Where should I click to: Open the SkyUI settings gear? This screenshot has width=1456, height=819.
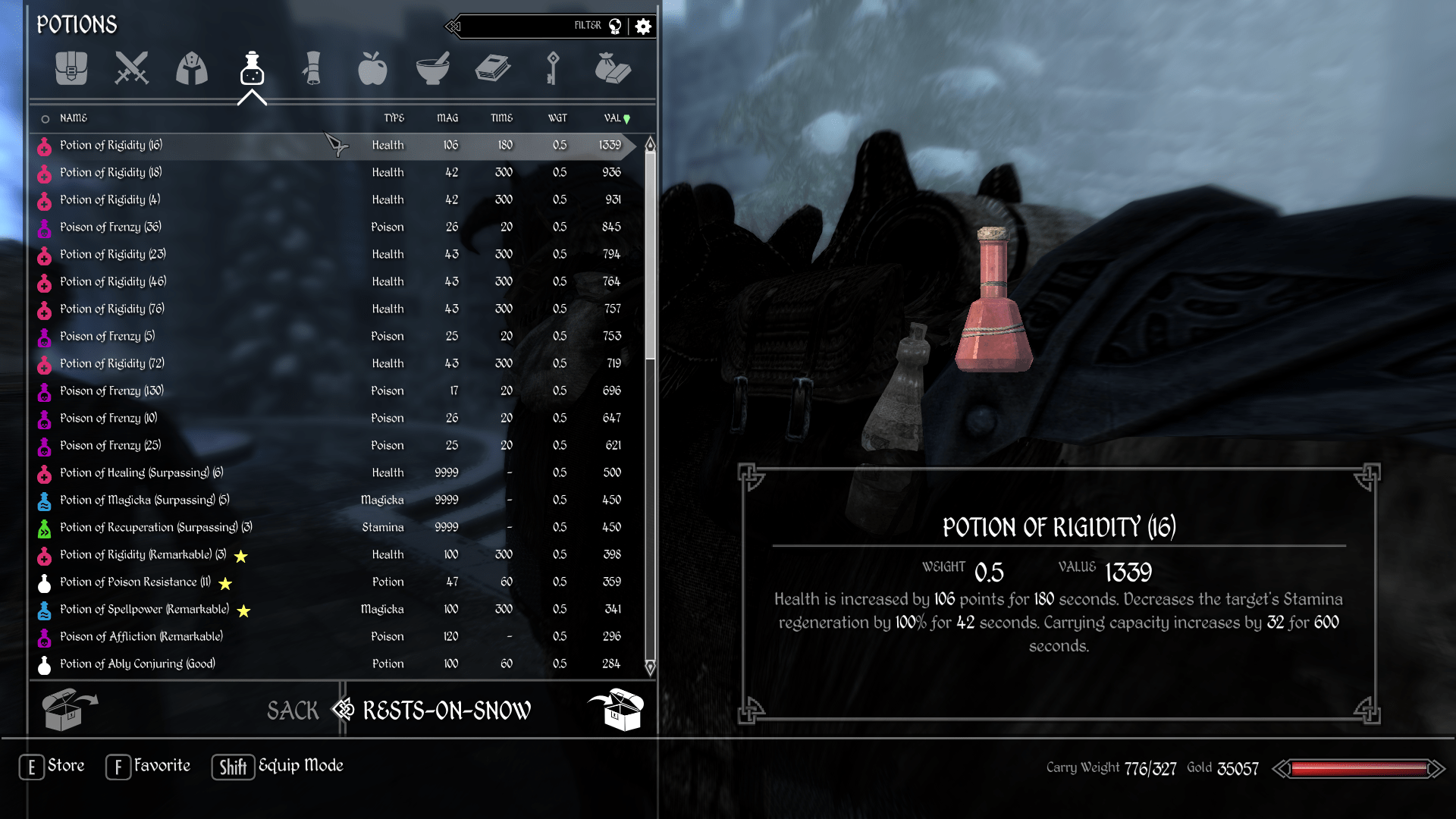(642, 25)
